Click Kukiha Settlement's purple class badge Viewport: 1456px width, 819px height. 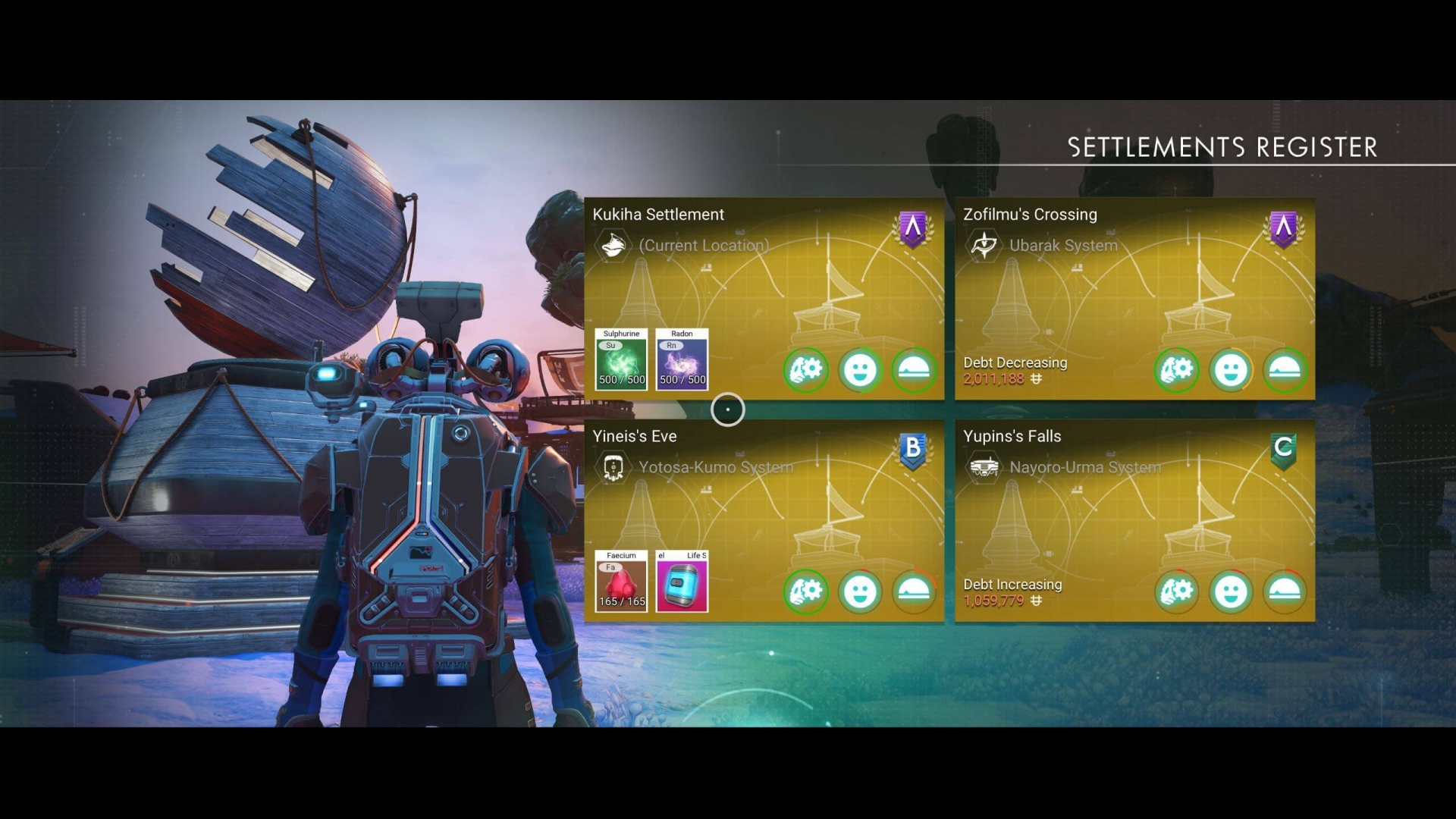click(x=913, y=228)
